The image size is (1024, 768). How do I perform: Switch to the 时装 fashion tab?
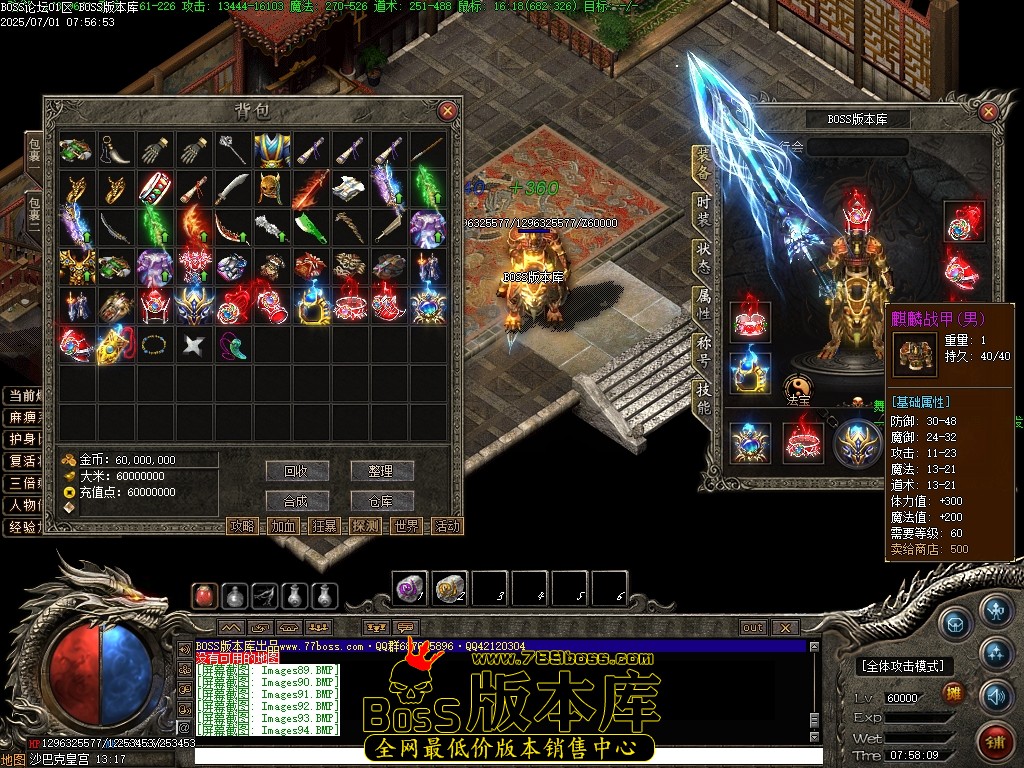click(x=704, y=211)
